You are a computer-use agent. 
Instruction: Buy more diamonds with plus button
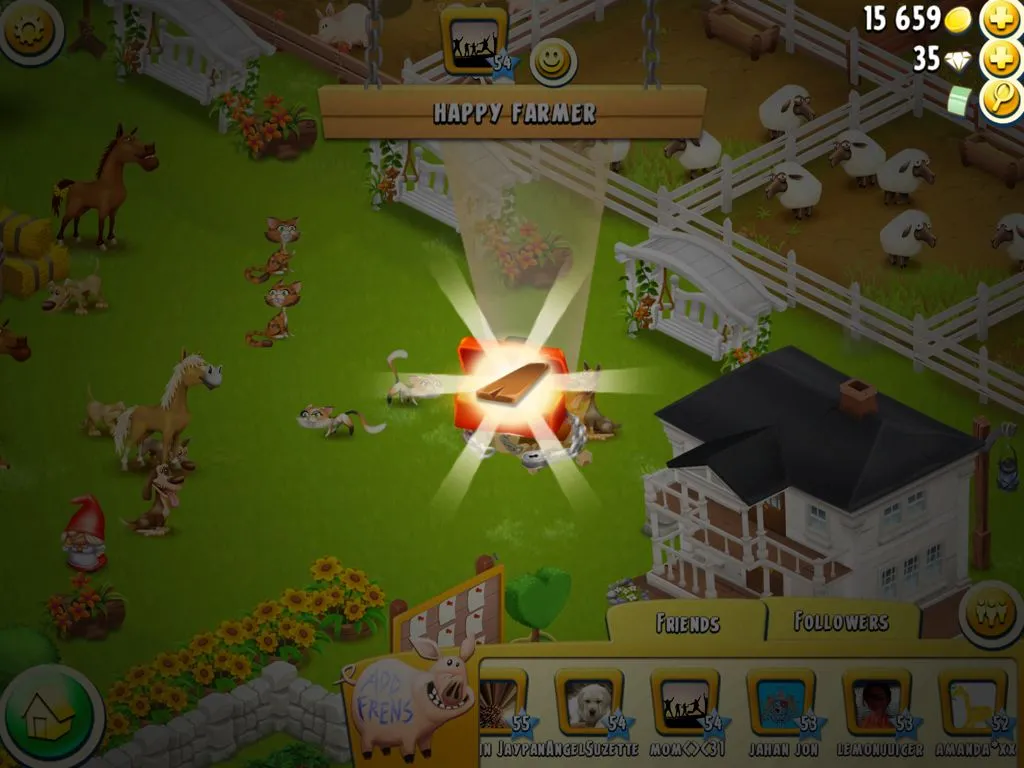coord(1000,60)
